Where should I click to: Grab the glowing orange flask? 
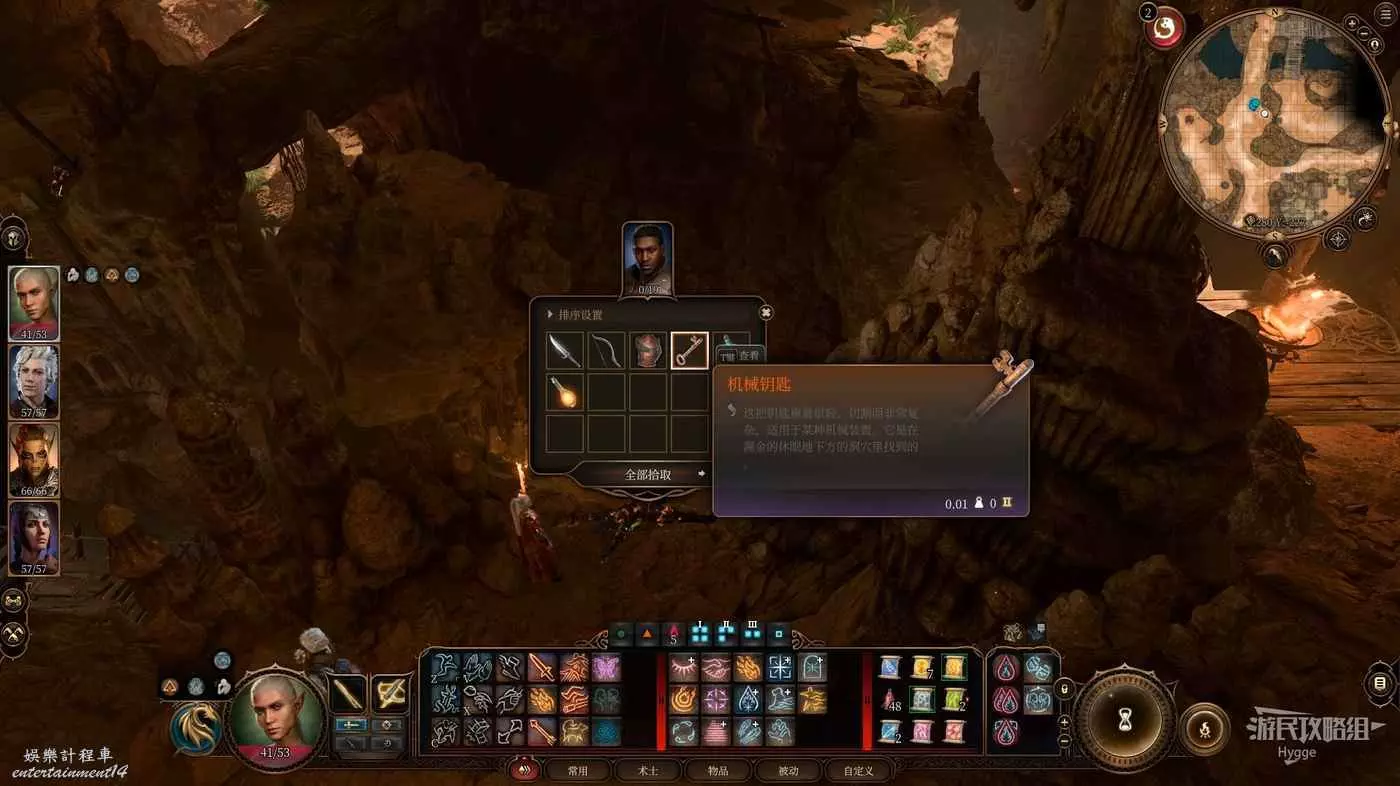click(x=565, y=392)
